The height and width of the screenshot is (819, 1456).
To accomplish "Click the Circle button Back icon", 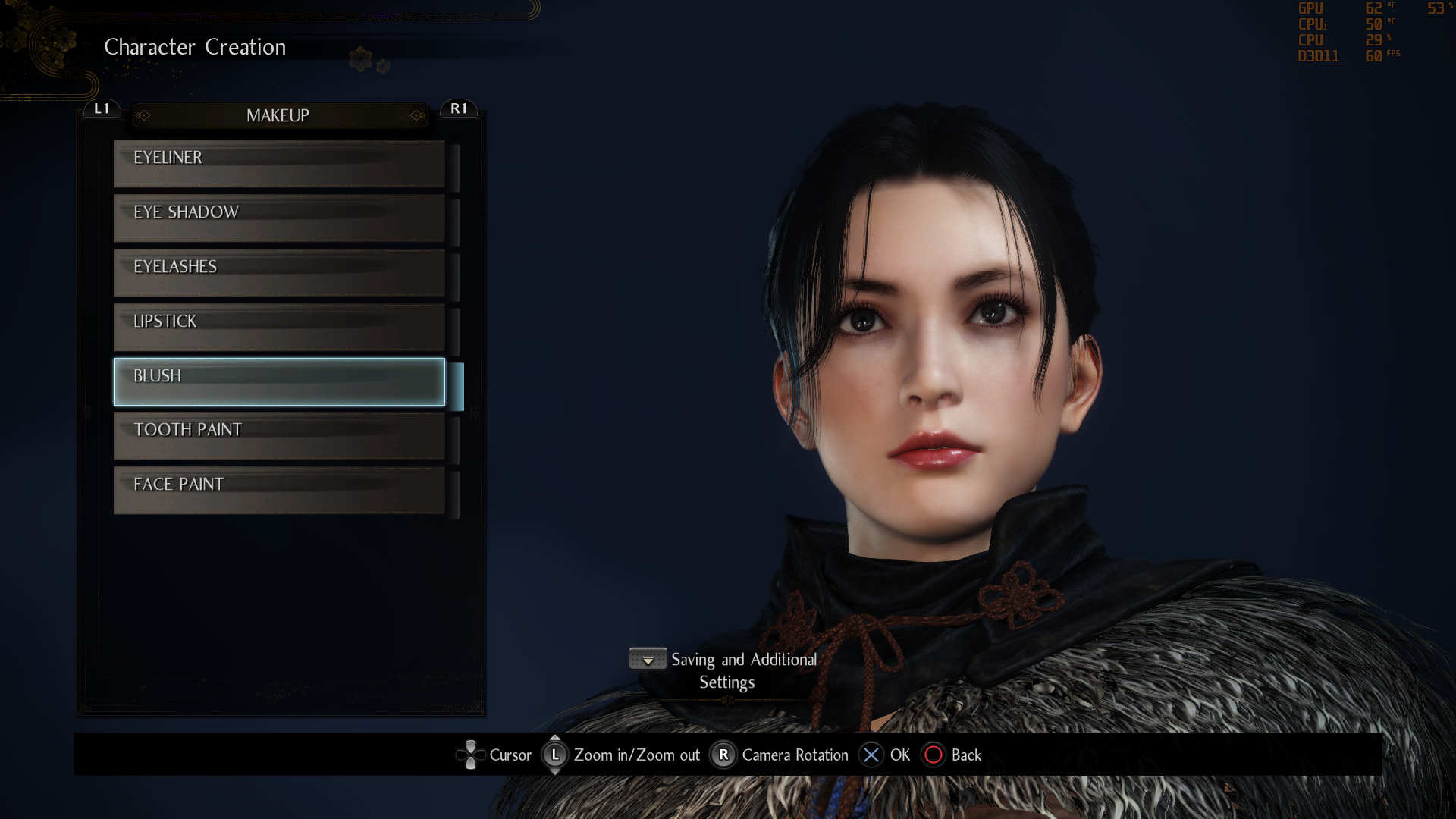I will (934, 755).
